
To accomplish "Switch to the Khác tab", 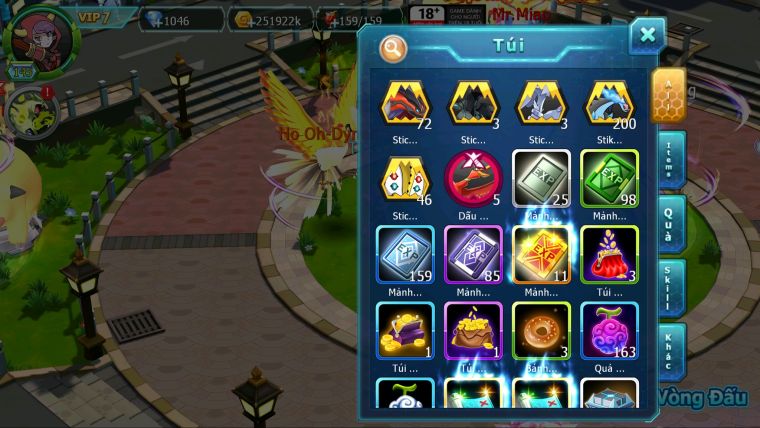I will click(x=670, y=351).
